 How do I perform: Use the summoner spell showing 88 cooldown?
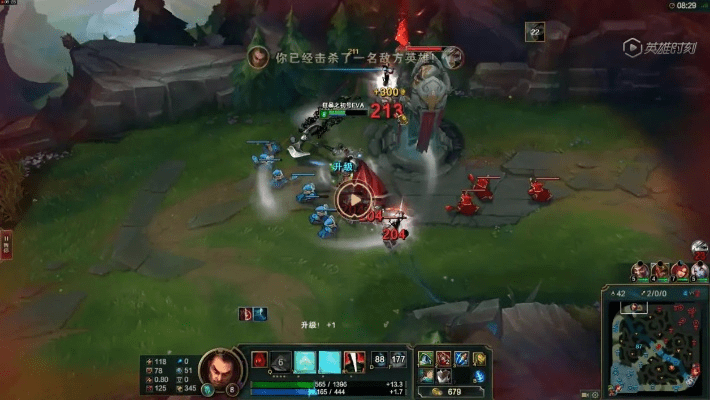pos(380,360)
